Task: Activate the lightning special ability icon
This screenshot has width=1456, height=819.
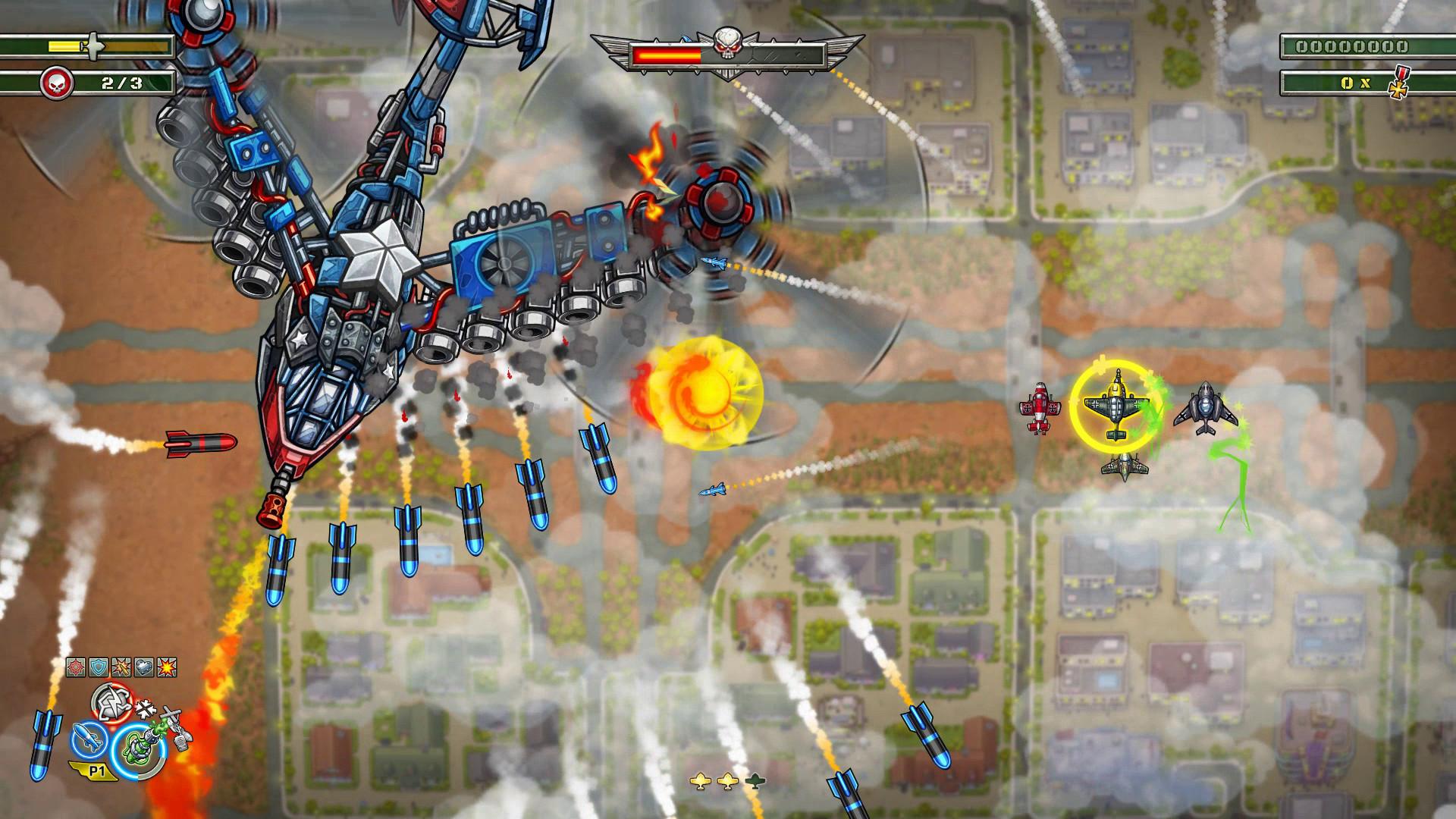Action: (x=112, y=701)
